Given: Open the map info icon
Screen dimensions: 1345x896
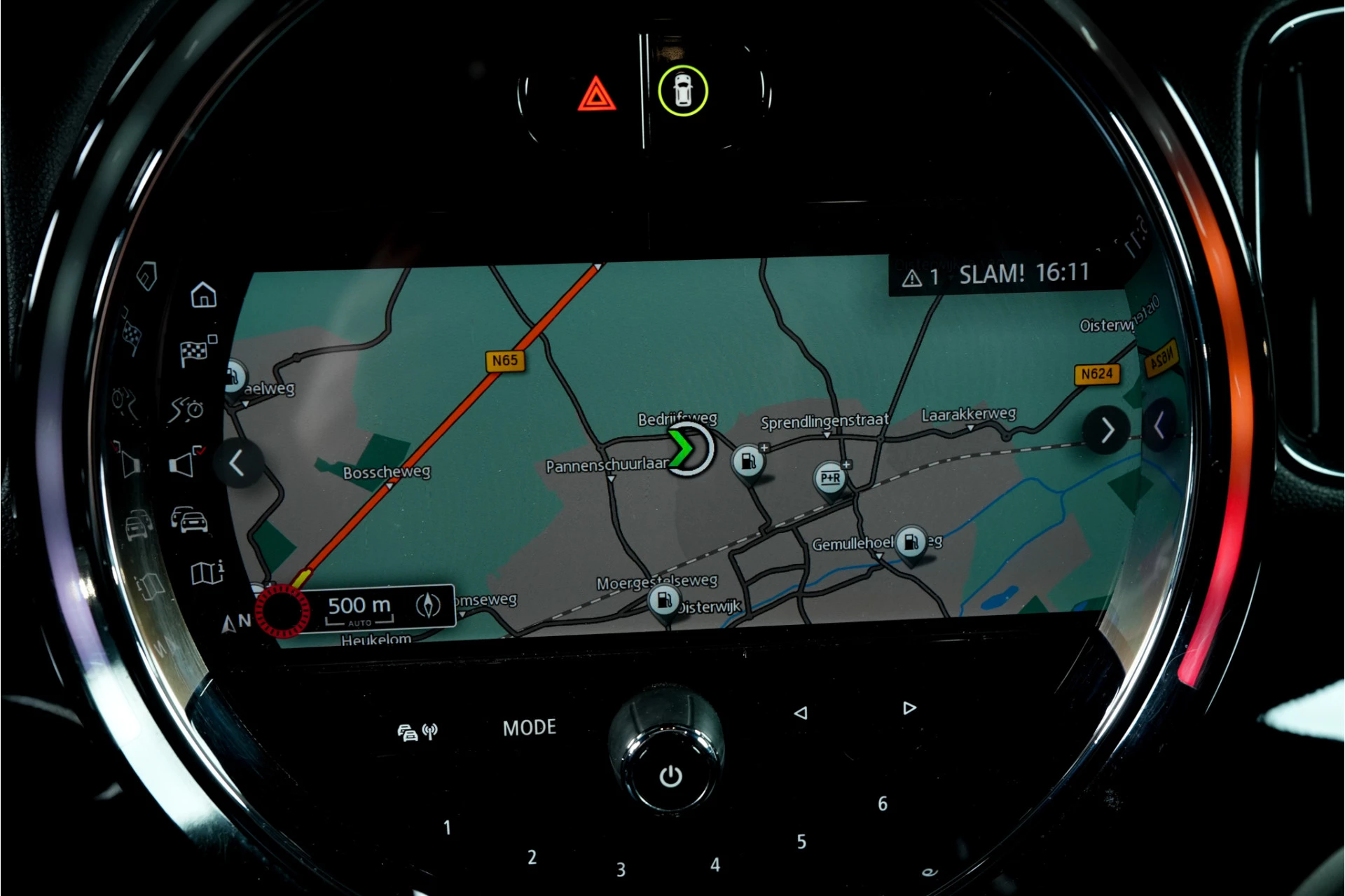Looking at the screenshot, I should pos(207,572).
